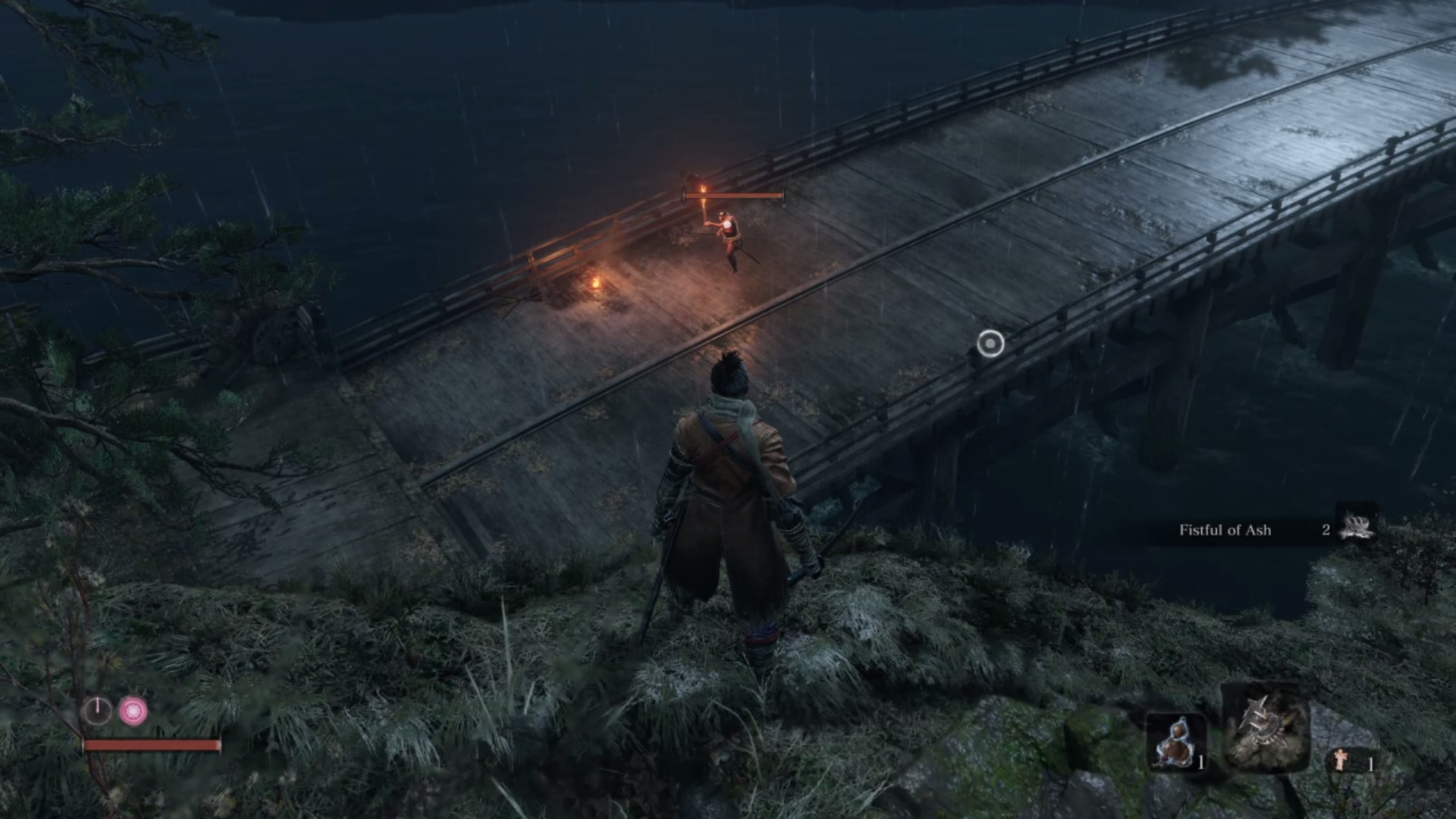Click the white circular grapple point marker
This screenshot has height=819, width=1456.
[x=990, y=344]
